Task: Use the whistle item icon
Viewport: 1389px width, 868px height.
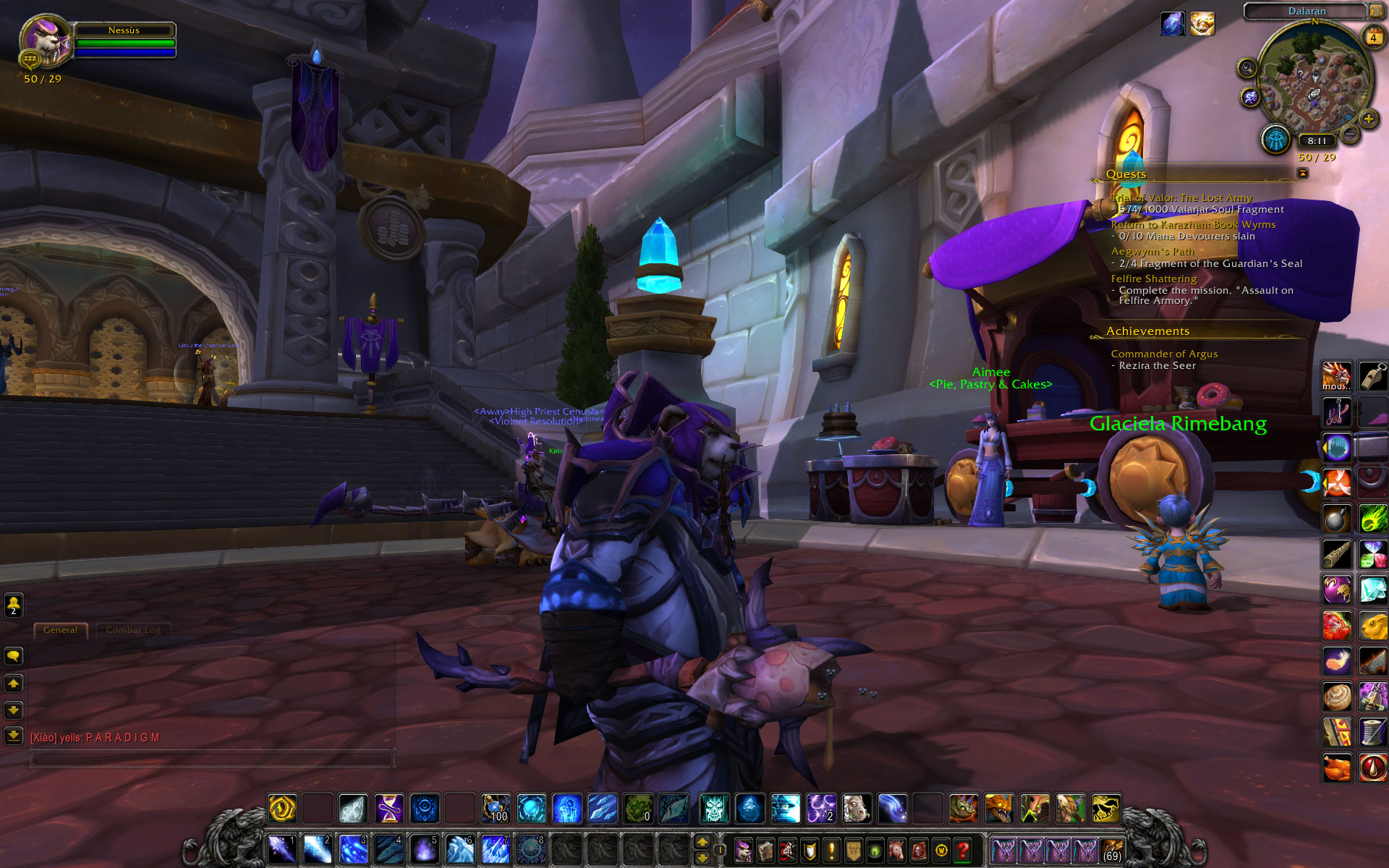Action: tap(1372, 376)
